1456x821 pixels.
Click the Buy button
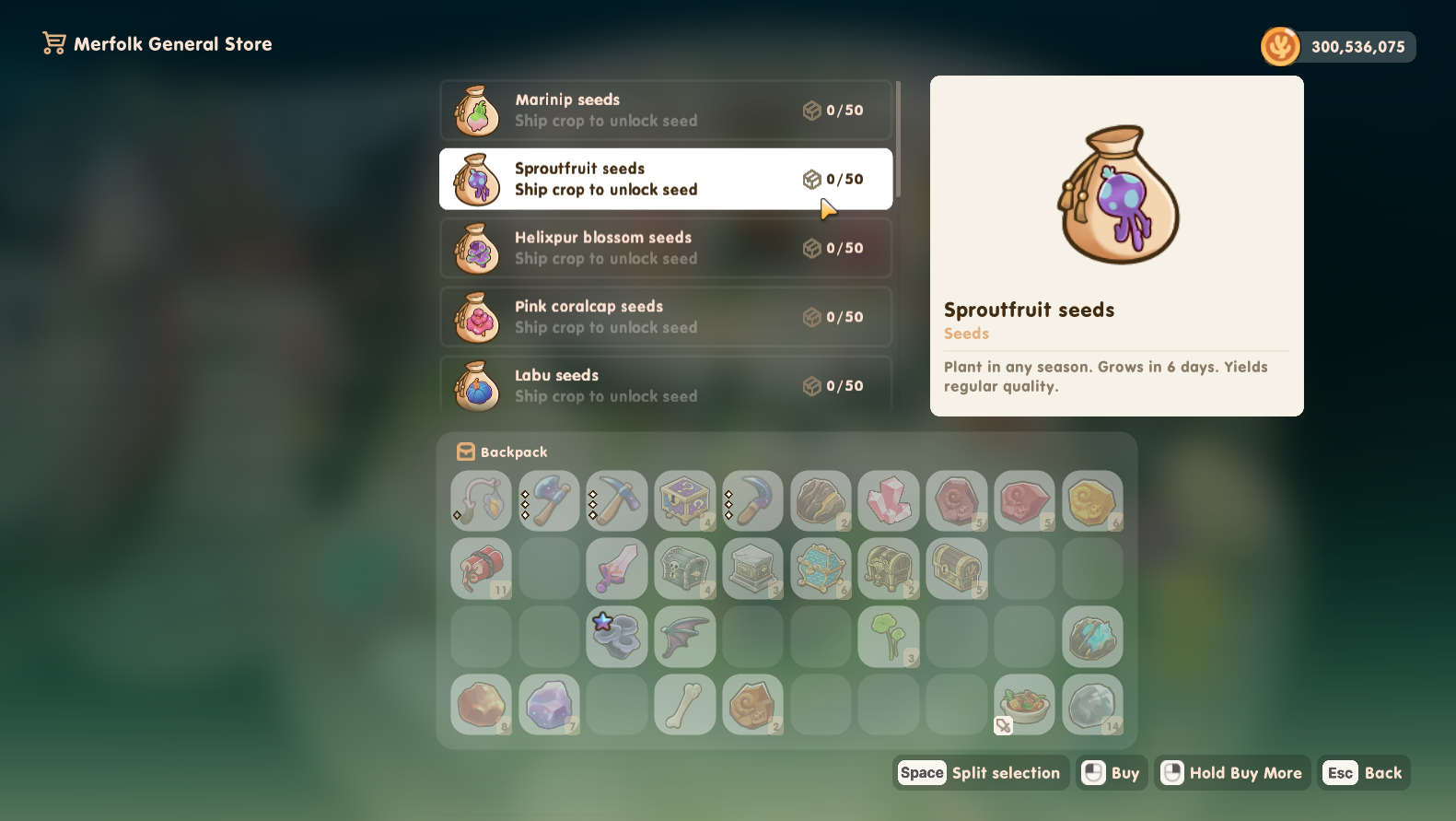pos(1112,773)
